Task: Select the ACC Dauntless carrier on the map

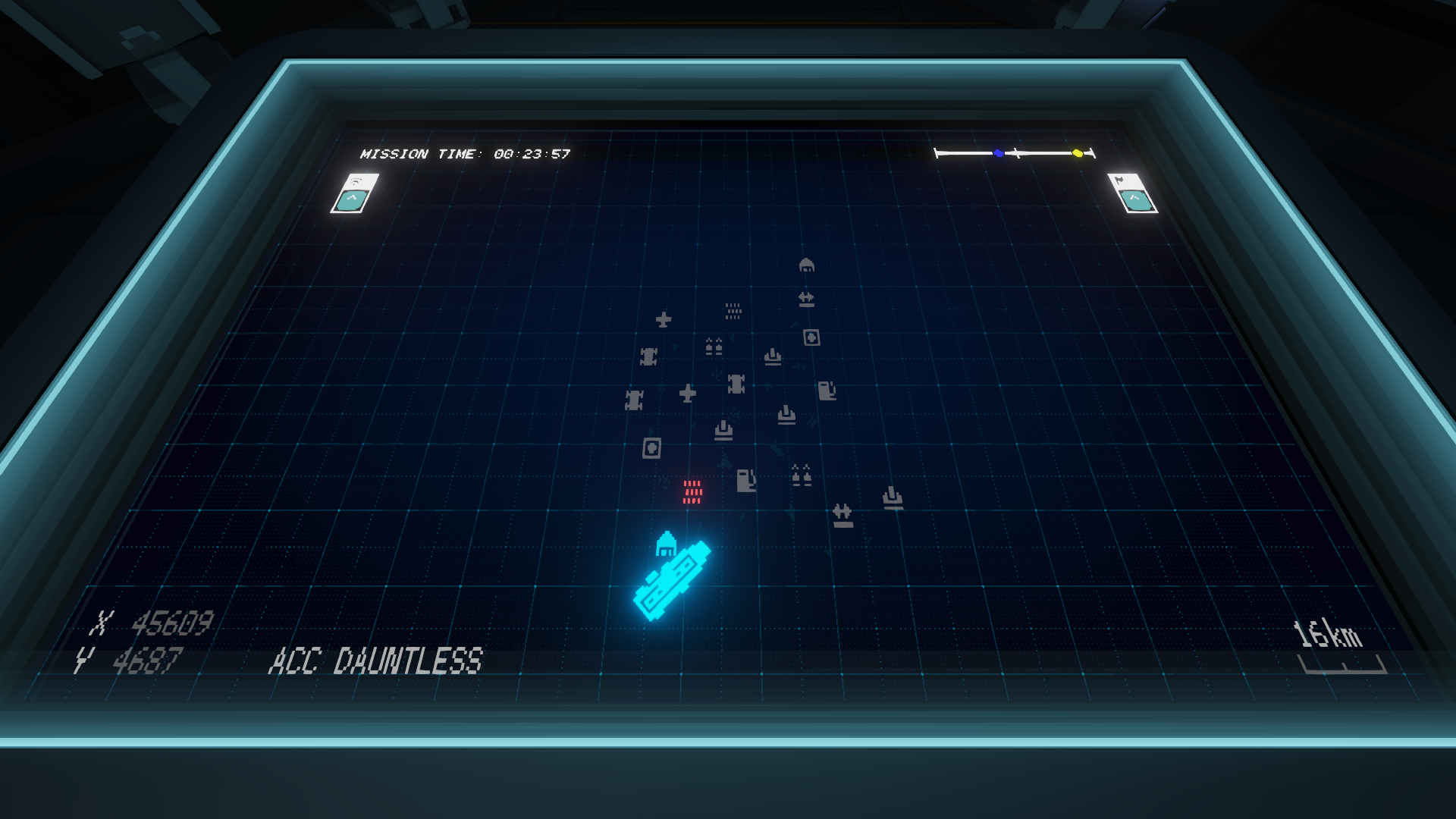Action: coord(673,580)
